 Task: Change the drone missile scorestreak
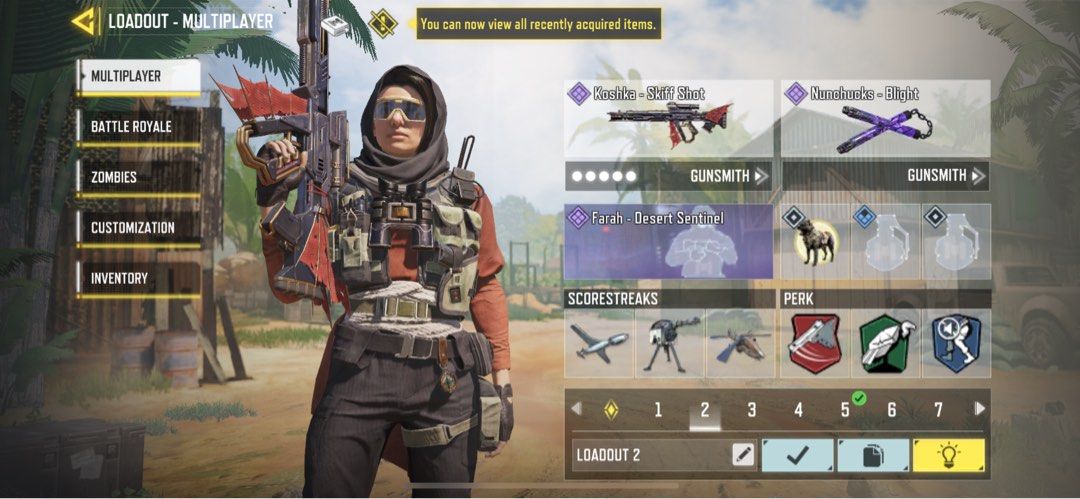point(599,343)
